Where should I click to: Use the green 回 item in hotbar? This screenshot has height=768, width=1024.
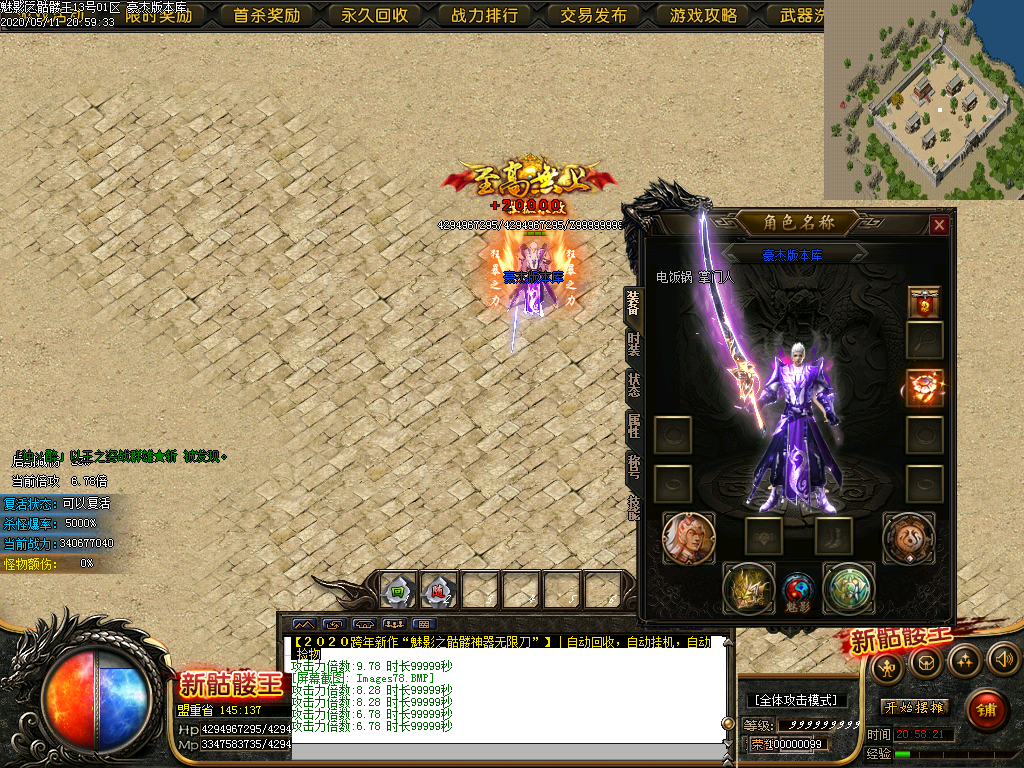397,591
